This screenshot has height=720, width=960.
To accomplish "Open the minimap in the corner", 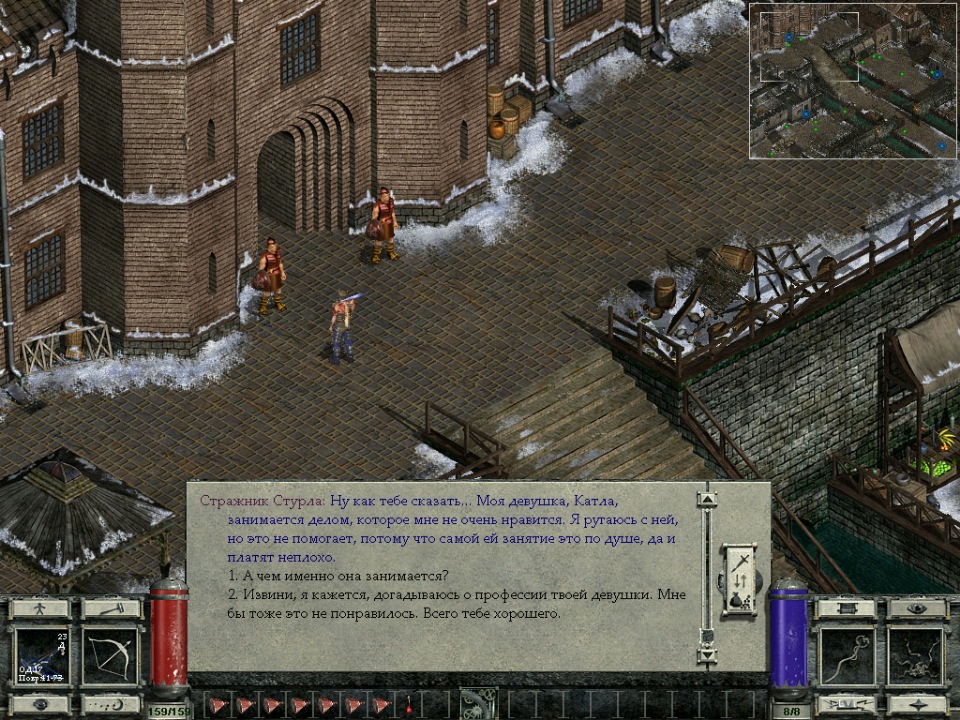I will pos(853,80).
